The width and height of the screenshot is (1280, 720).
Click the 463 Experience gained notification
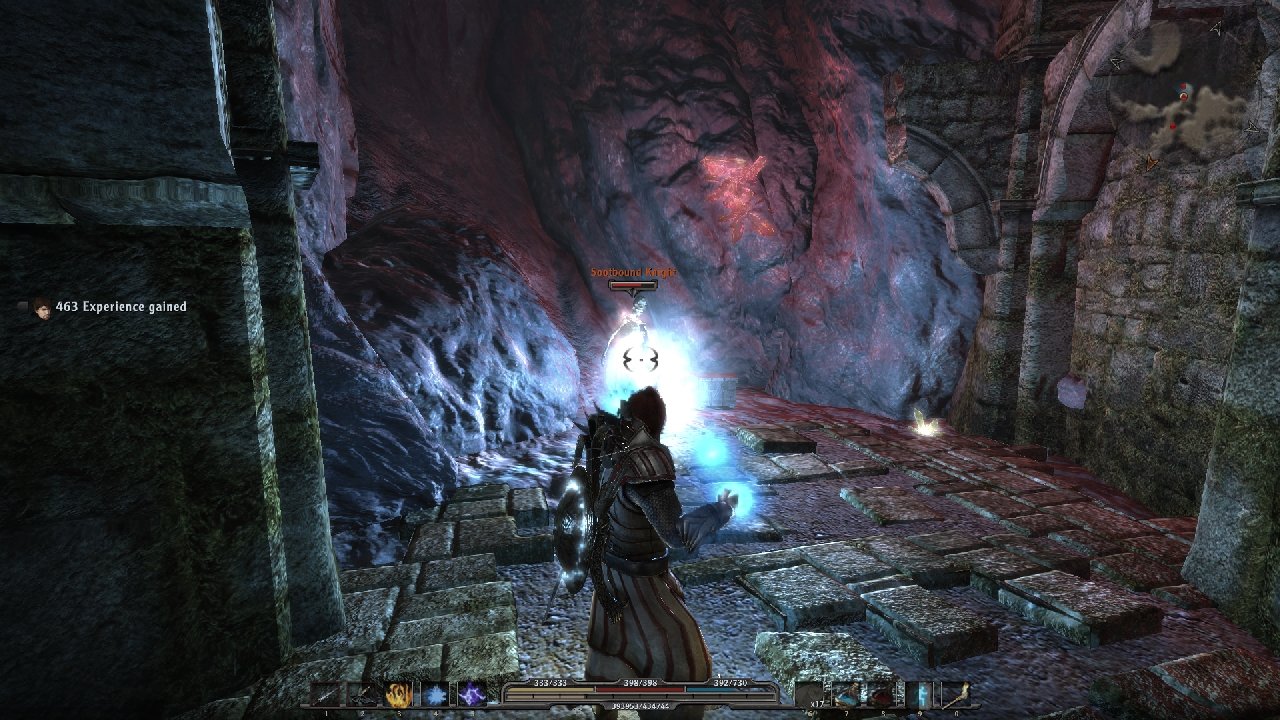coord(120,307)
